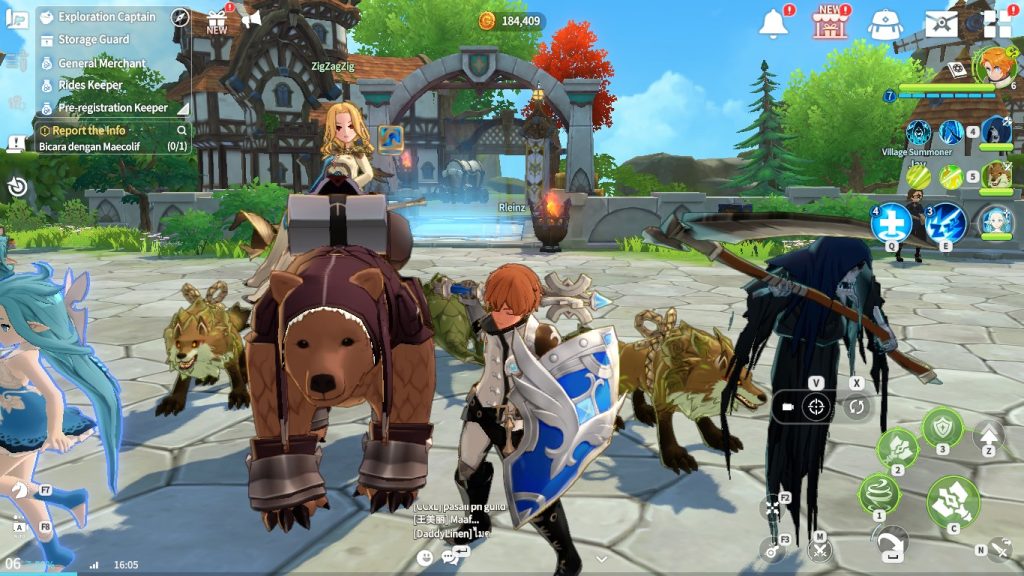
Task: Open the four-square main menu grid
Action: [996, 24]
